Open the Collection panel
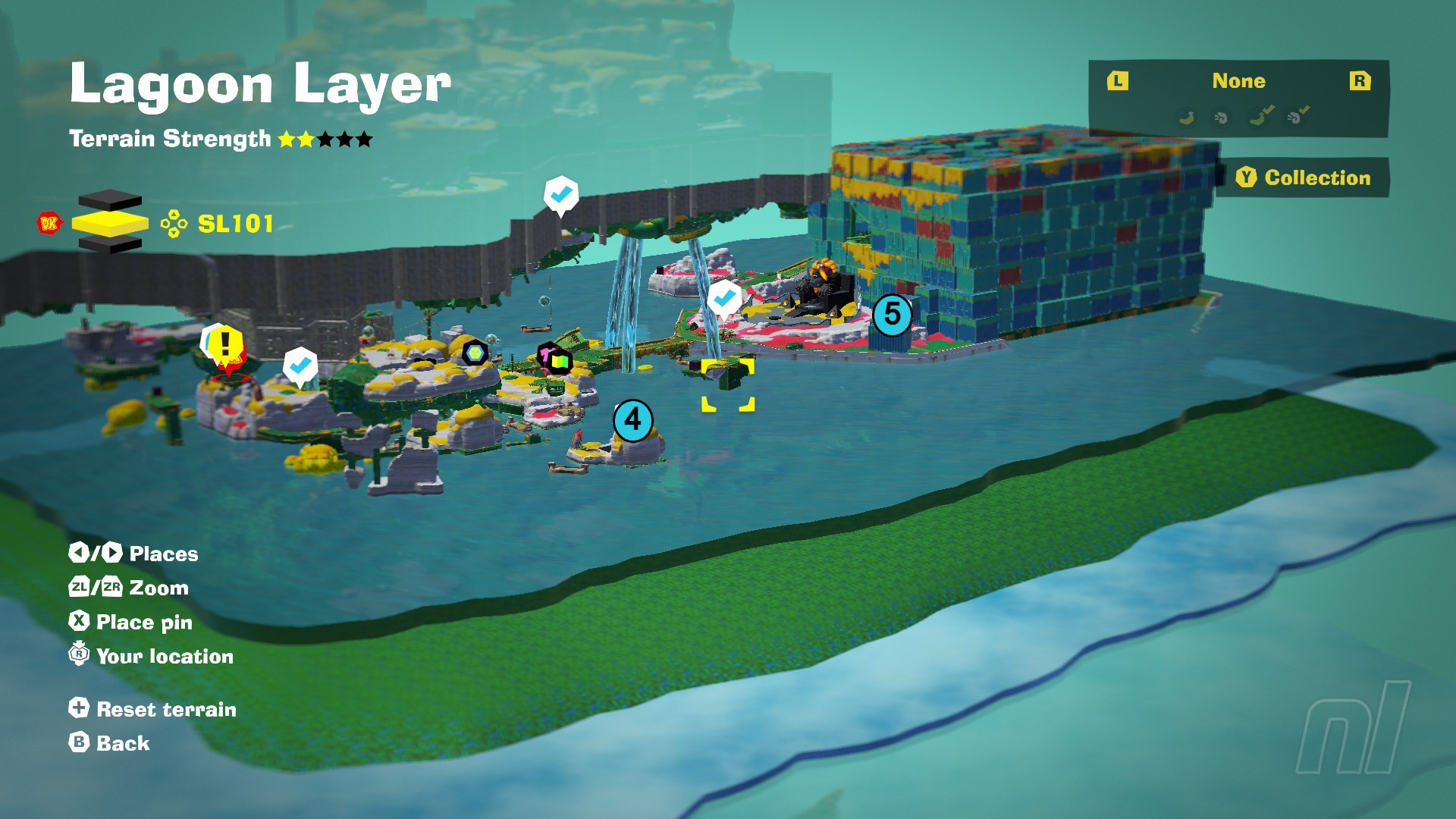Image resolution: width=1456 pixels, height=819 pixels. [x=1303, y=177]
